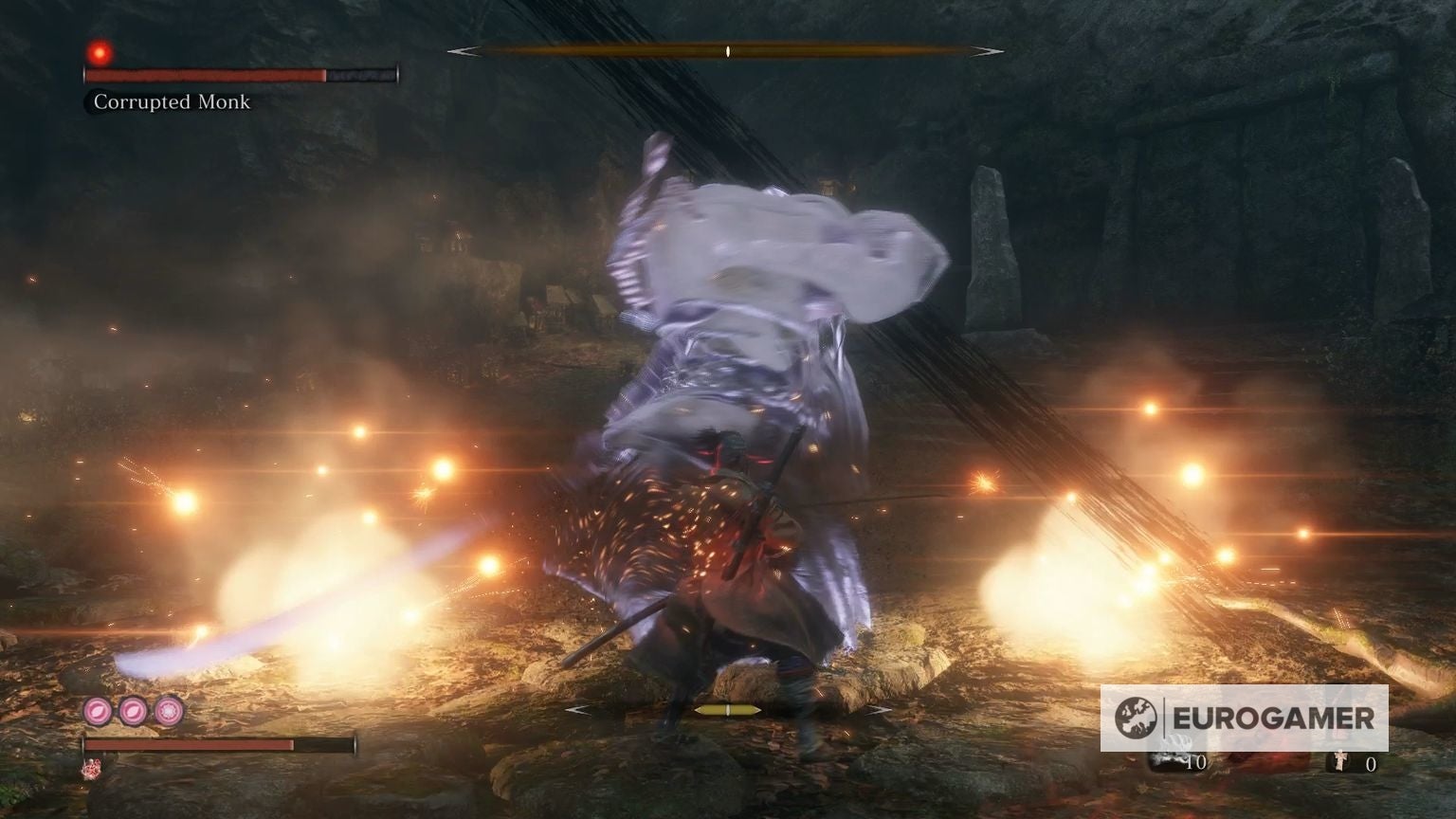This screenshot has width=1456, height=819.
Task: Select the leftmost pink resurrection node
Action: [98, 711]
